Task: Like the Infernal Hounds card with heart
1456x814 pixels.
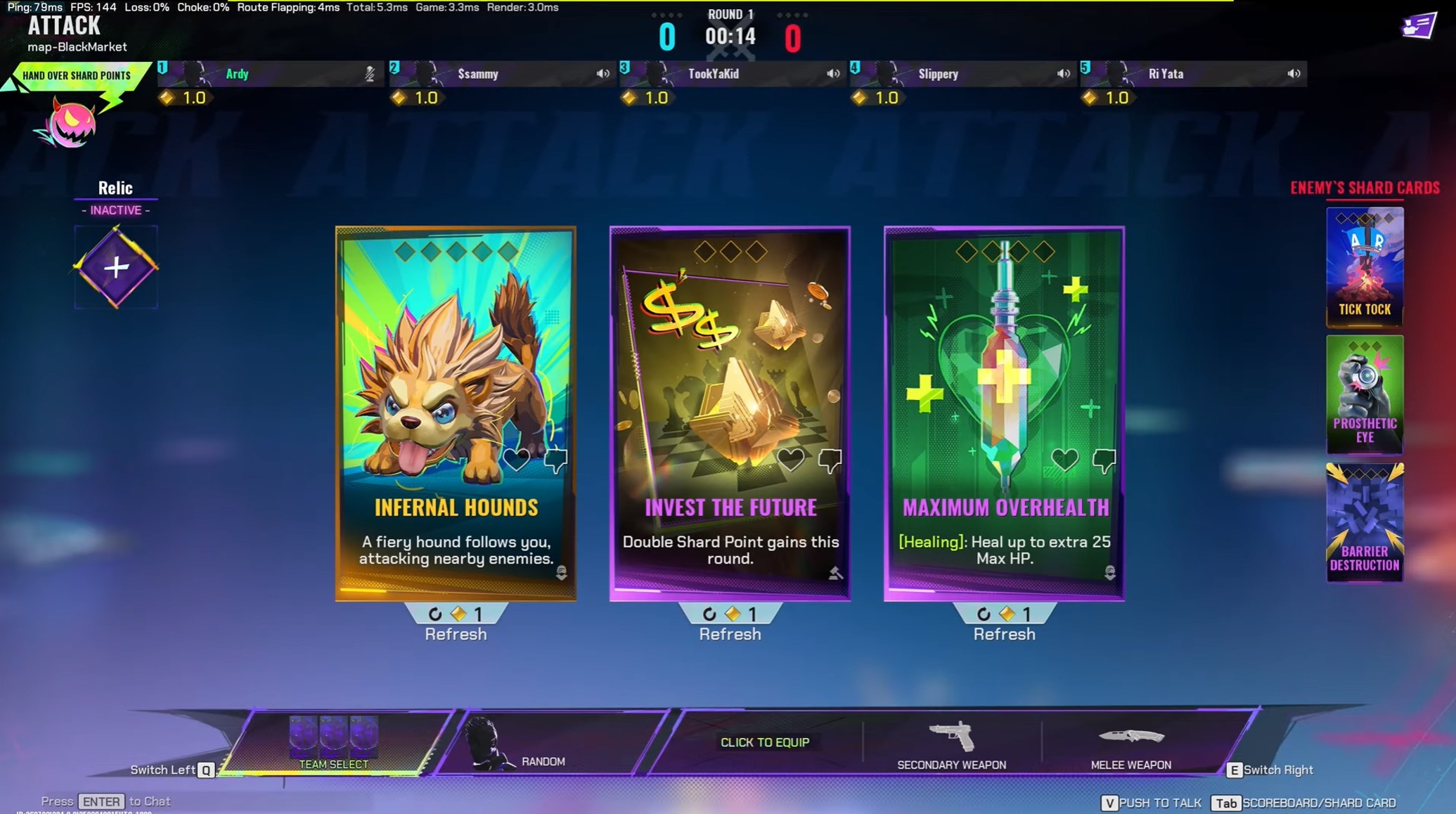Action: (517, 460)
